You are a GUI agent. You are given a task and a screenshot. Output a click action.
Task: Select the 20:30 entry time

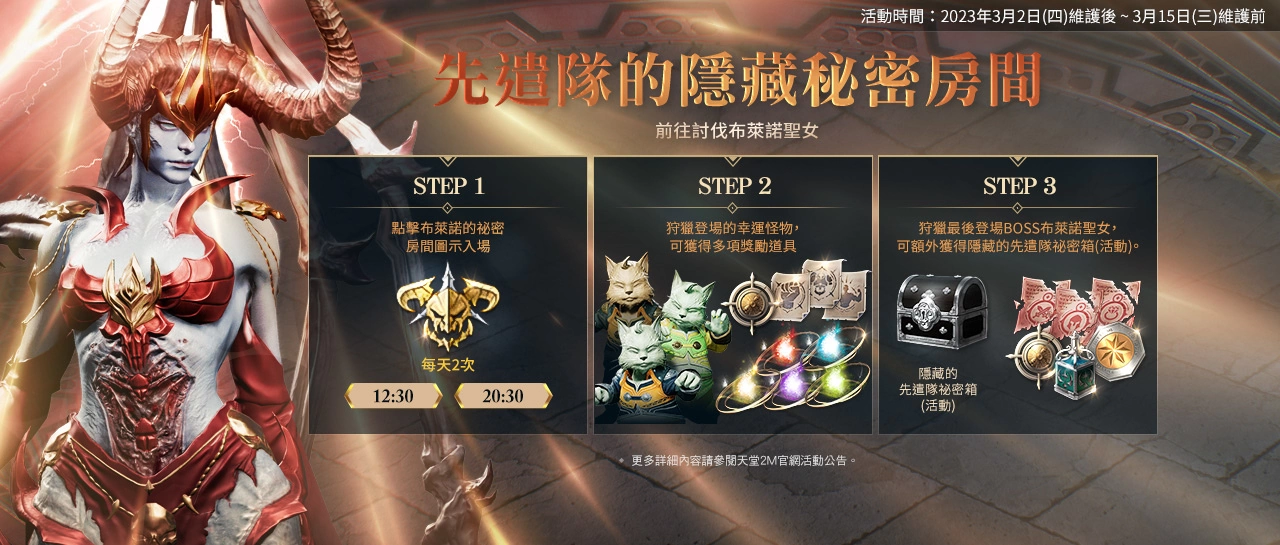pos(503,396)
